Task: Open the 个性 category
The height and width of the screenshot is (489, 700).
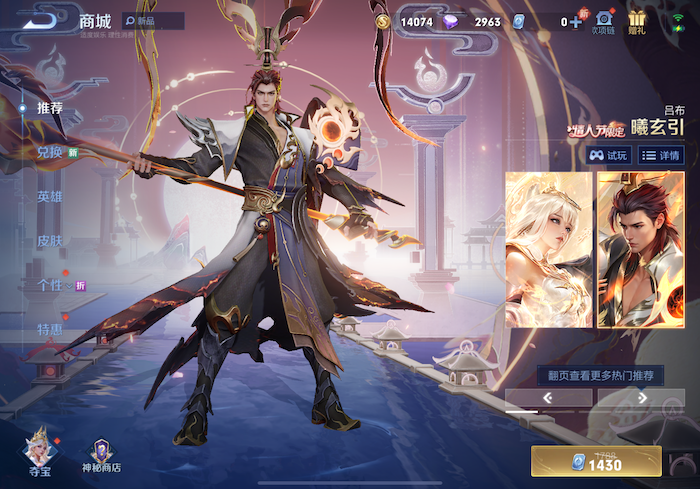Action: (50, 284)
